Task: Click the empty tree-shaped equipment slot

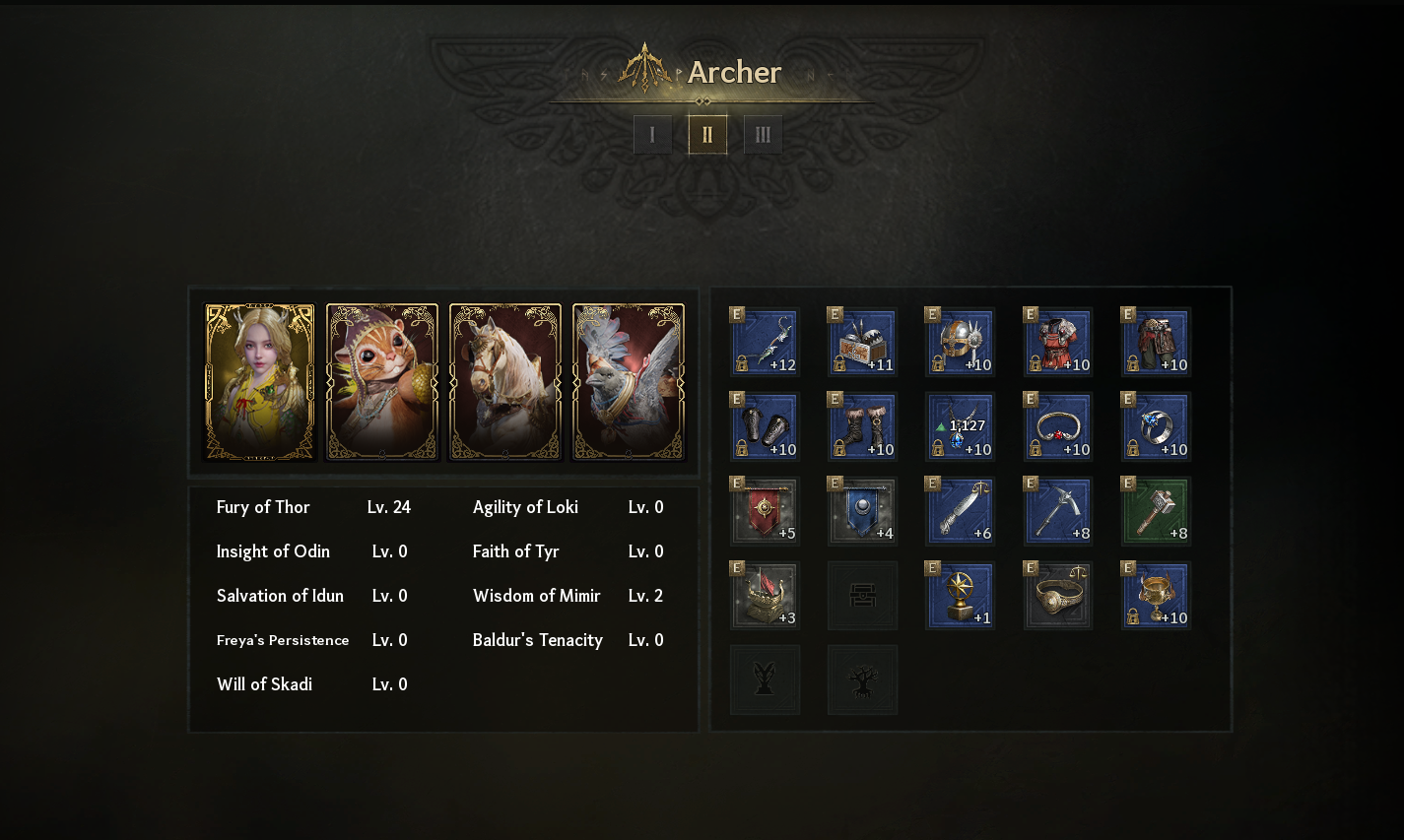Action: [862, 679]
